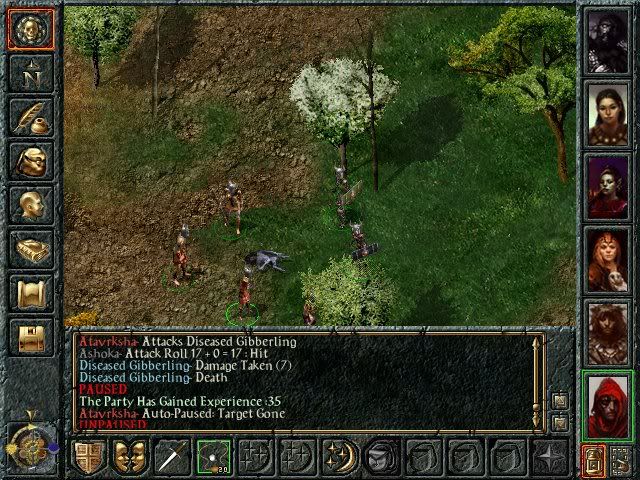
Task: Open the journal with the quill icon
Action: 30,116
